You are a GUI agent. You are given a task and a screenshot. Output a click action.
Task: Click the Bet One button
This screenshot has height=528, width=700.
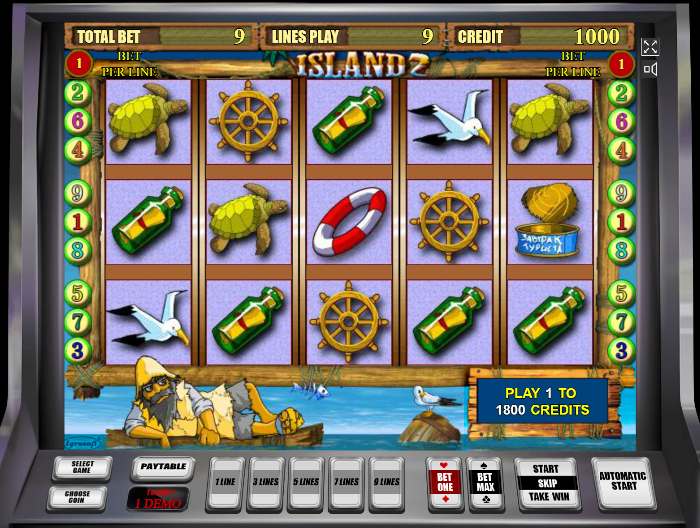[444, 484]
